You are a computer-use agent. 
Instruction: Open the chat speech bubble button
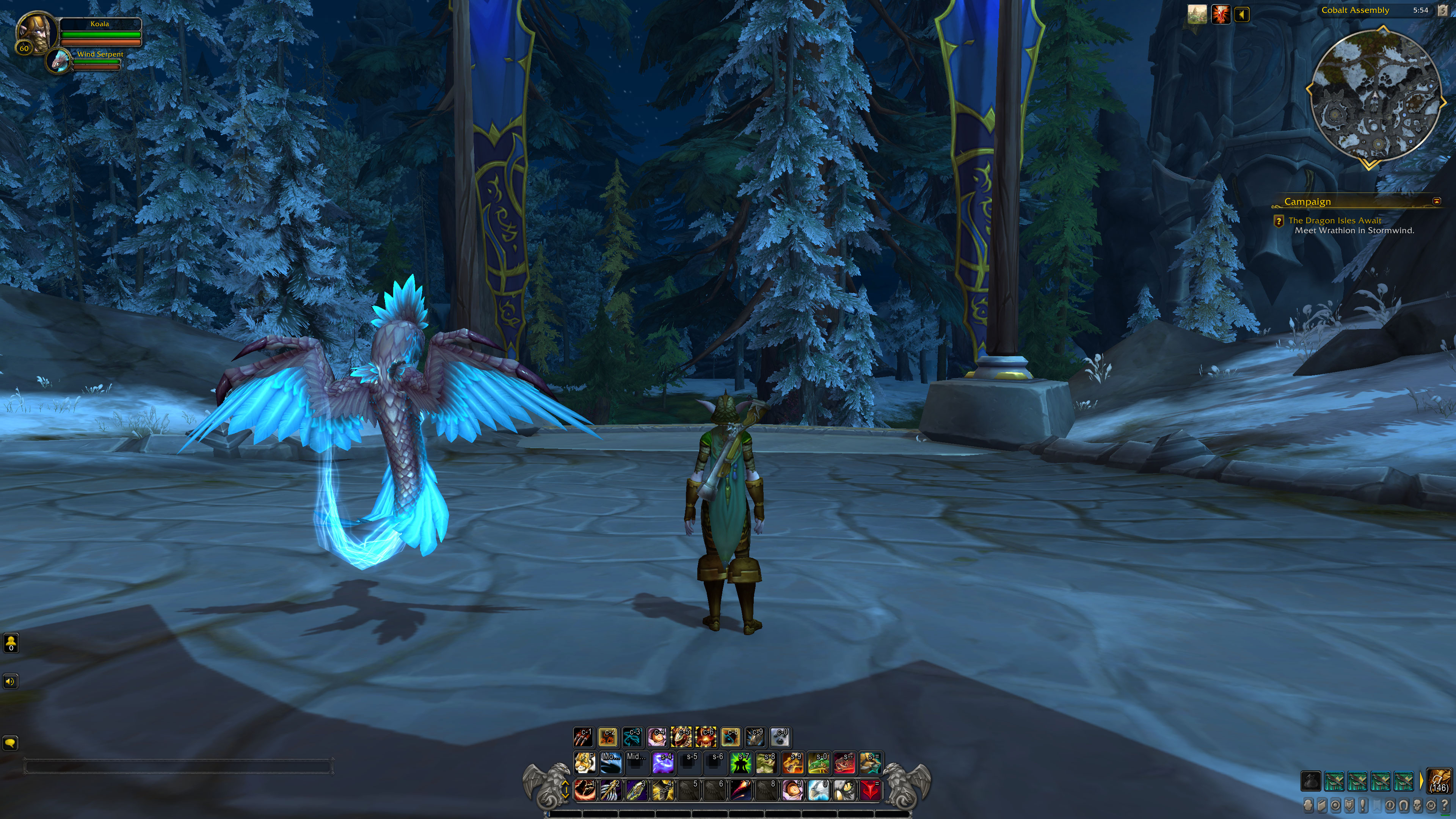click(10, 743)
